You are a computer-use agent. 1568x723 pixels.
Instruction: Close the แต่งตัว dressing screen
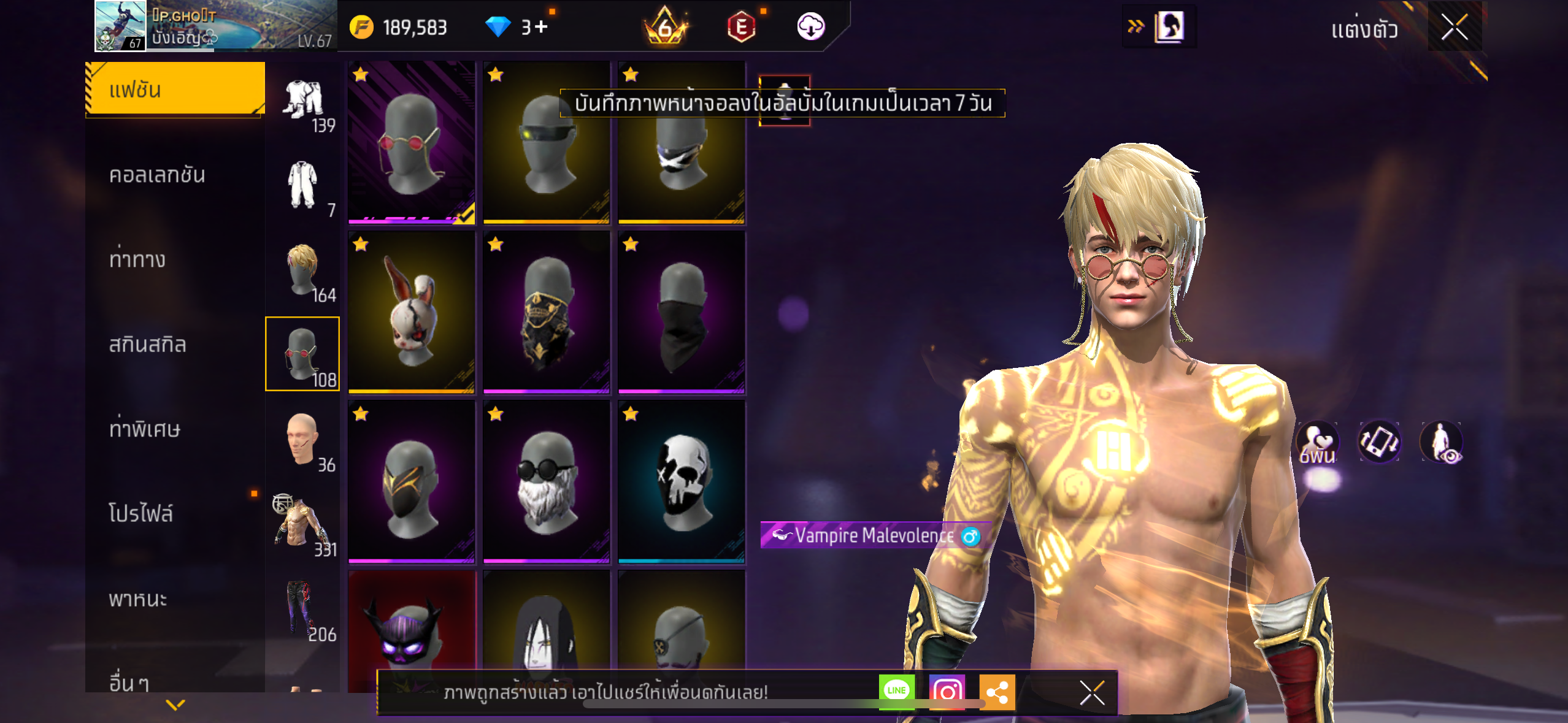point(1454,27)
